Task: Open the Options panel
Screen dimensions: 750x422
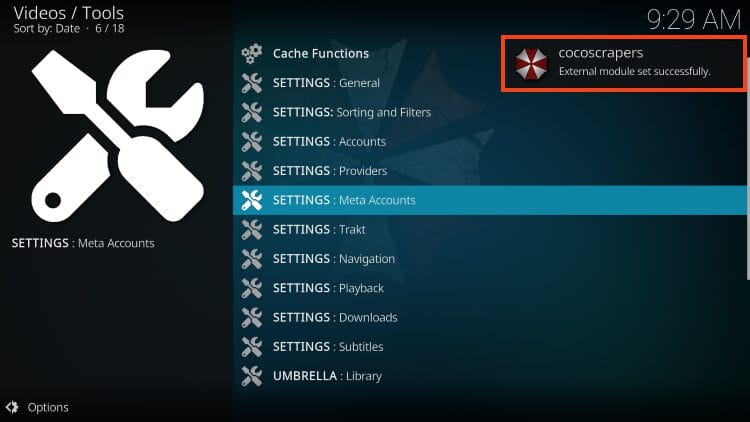Action: click(x=38, y=407)
